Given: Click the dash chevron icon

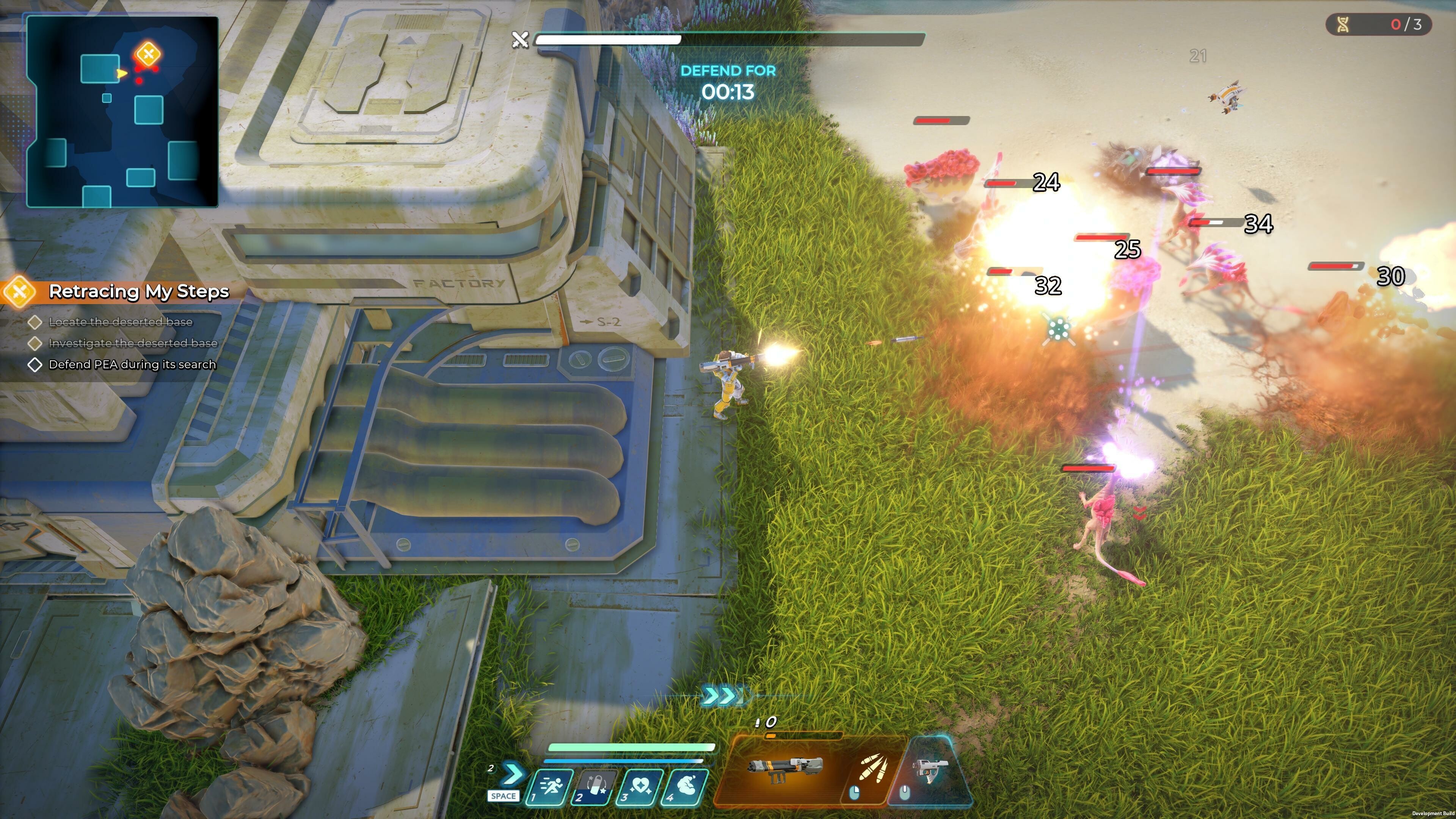Looking at the screenshot, I should coord(511,774).
